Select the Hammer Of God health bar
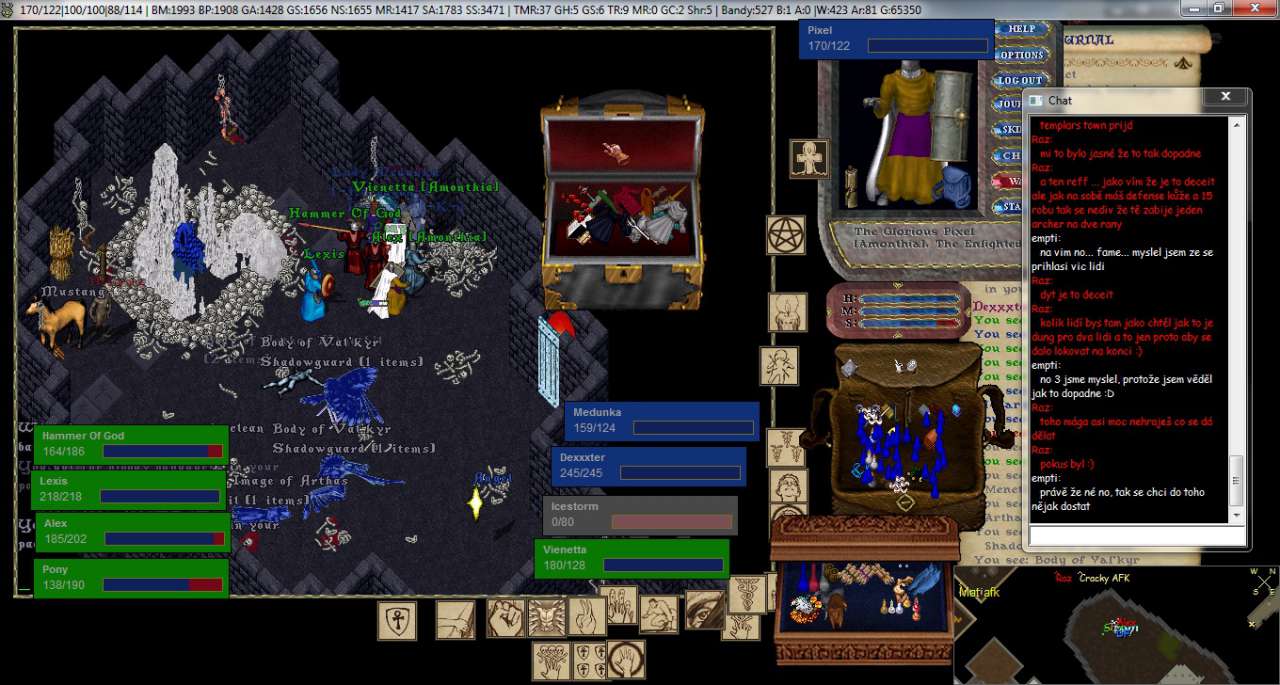This screenshot has width=1280, height=685. point(130,443)
